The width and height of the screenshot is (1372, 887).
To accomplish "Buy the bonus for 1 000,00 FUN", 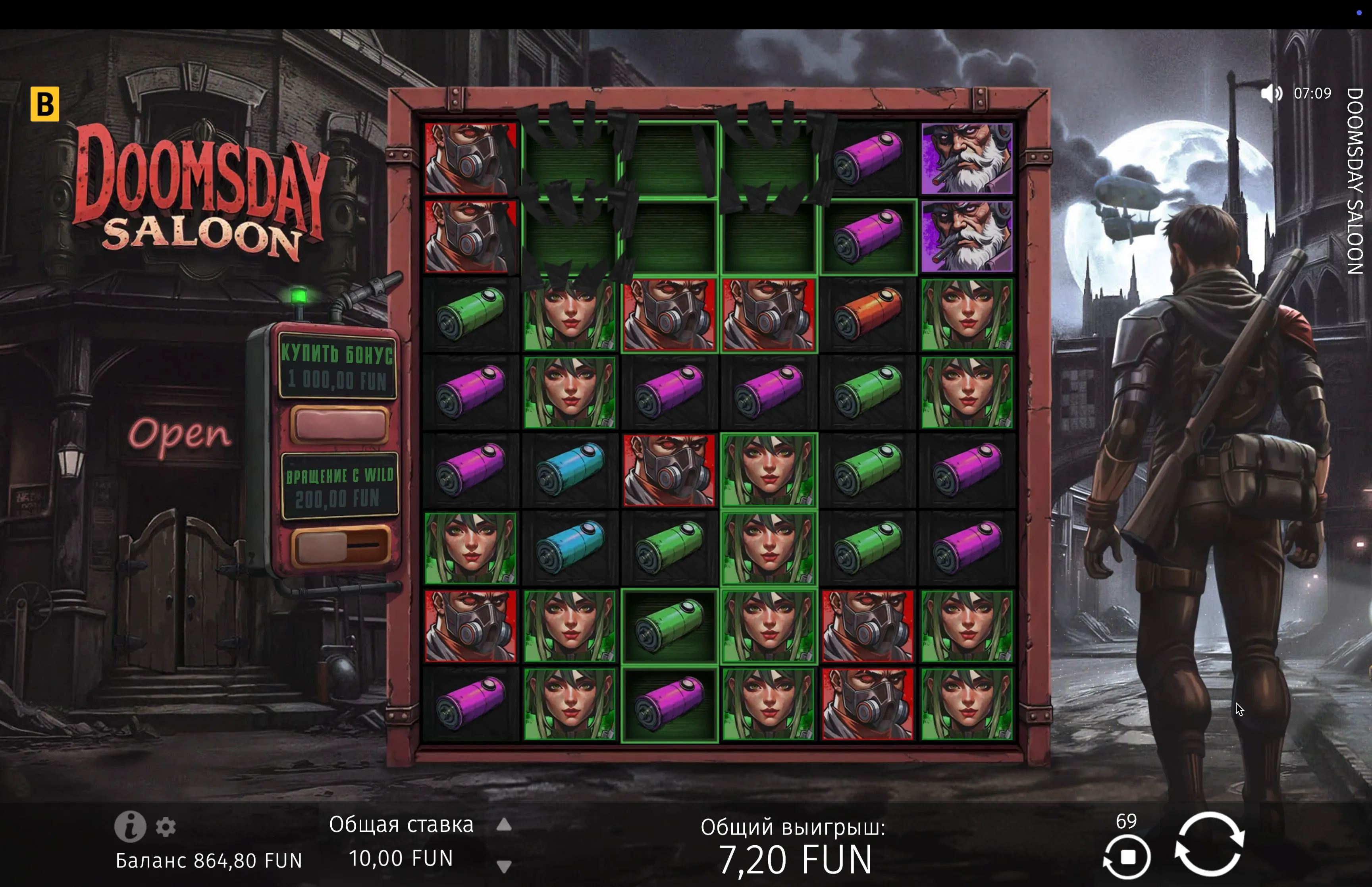I will click(x=340, y=424).
